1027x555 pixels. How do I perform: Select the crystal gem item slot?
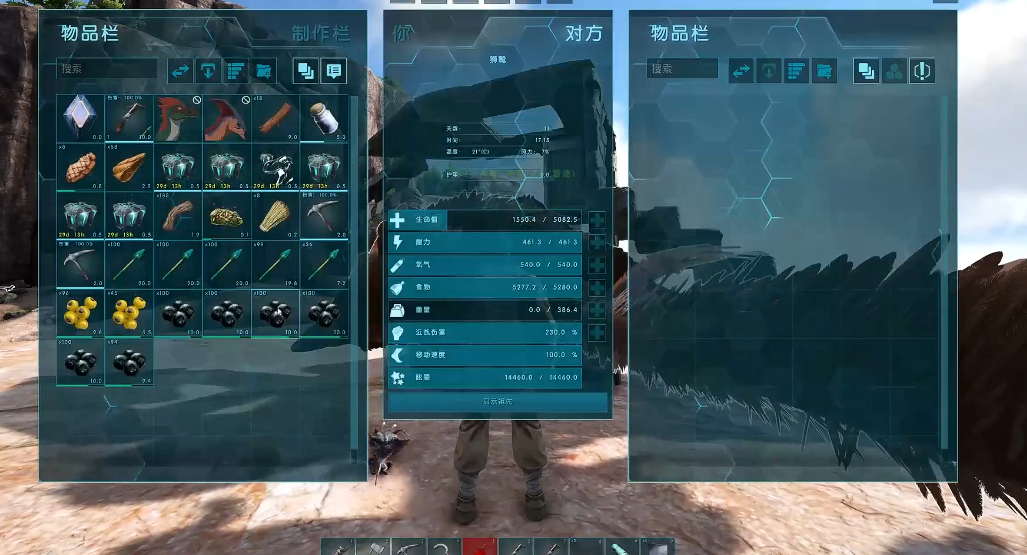pos(80,118)
